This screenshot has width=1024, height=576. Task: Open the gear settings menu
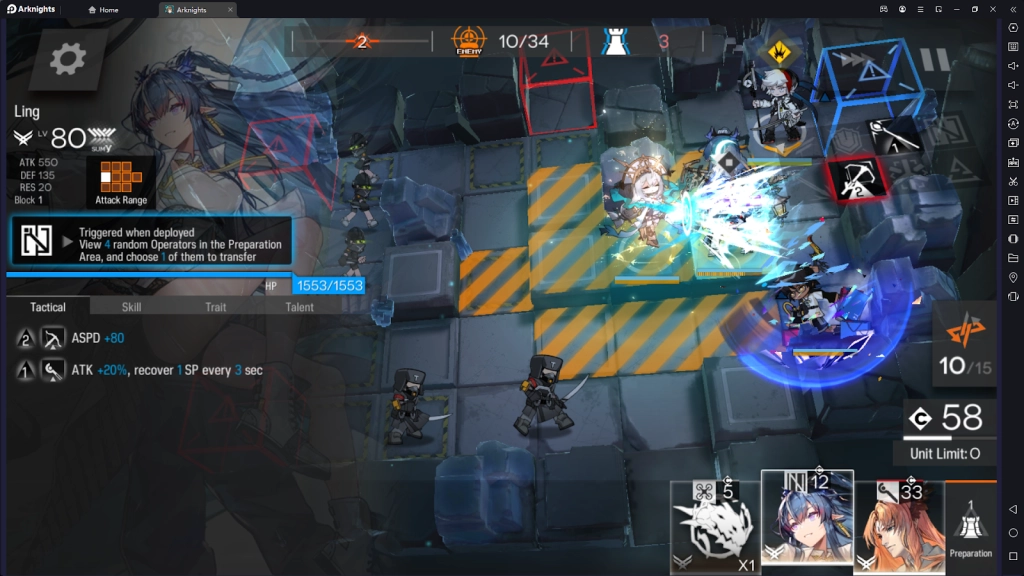68,60
